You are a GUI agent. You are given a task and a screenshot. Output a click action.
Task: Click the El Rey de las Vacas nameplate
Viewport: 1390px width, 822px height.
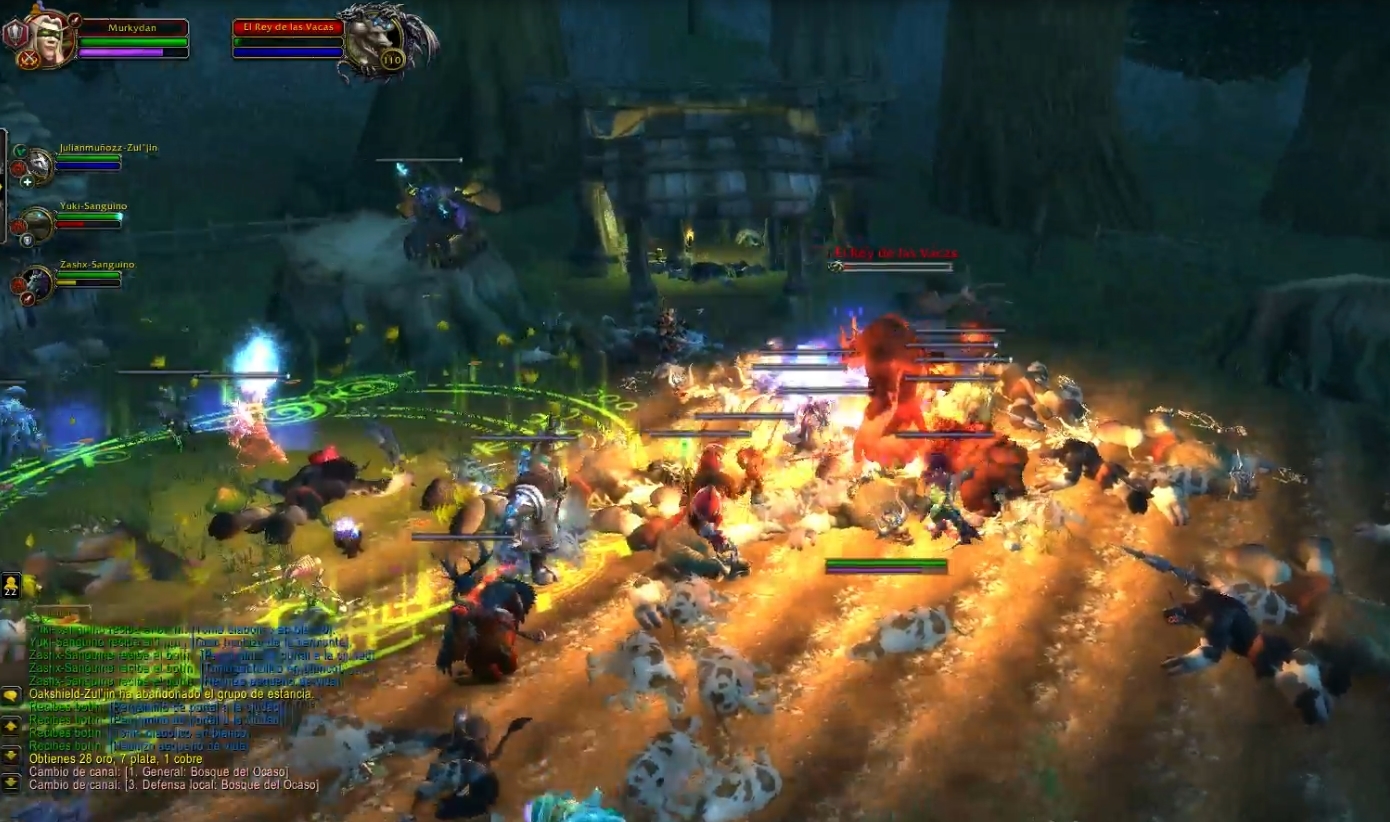click(x=892, y=254)
